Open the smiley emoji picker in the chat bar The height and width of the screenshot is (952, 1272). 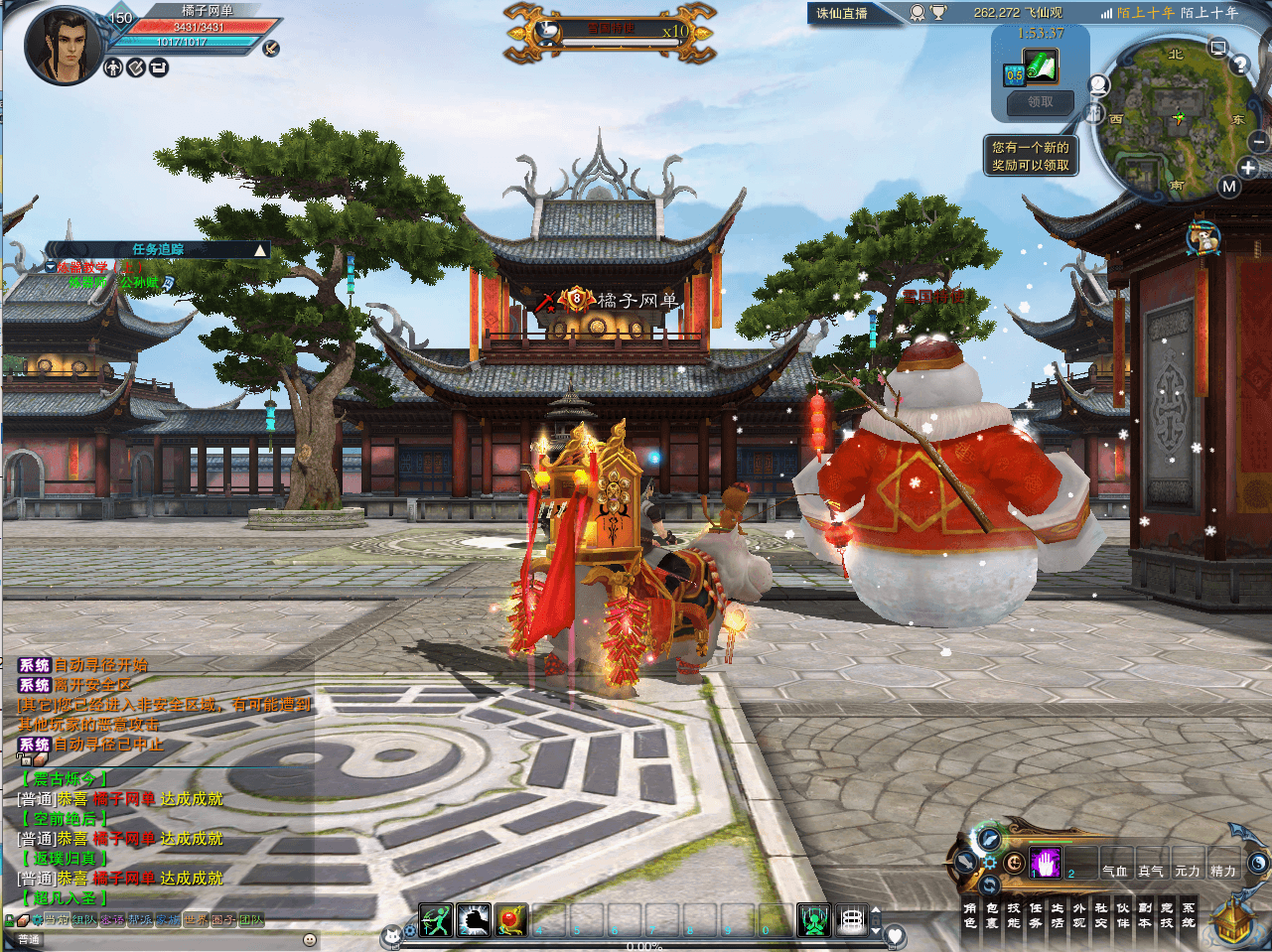click(310, 941)
